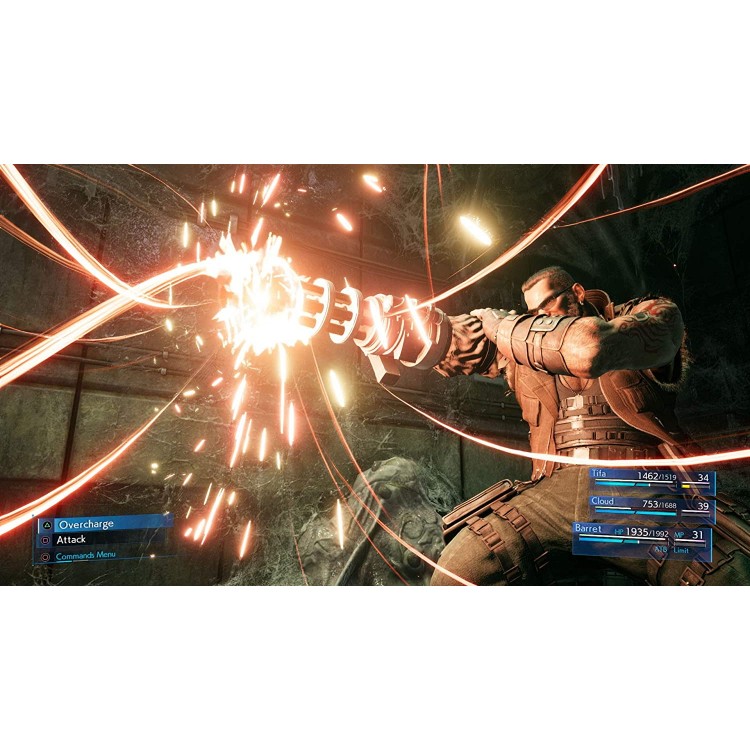Pick Barret's party status row
750x750 pixels.
(642, 536)
